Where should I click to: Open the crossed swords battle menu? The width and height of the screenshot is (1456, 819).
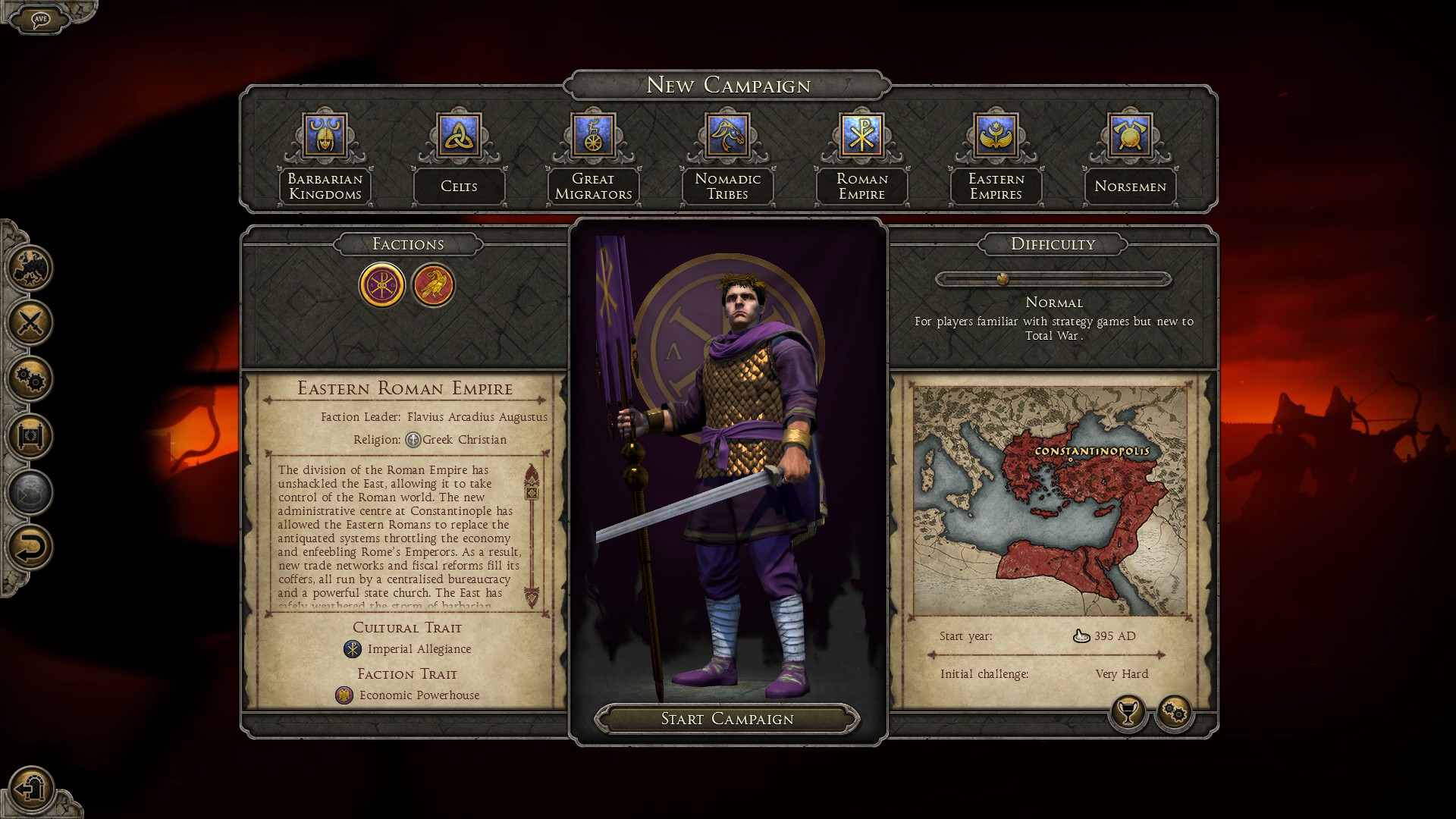[30, 323]
